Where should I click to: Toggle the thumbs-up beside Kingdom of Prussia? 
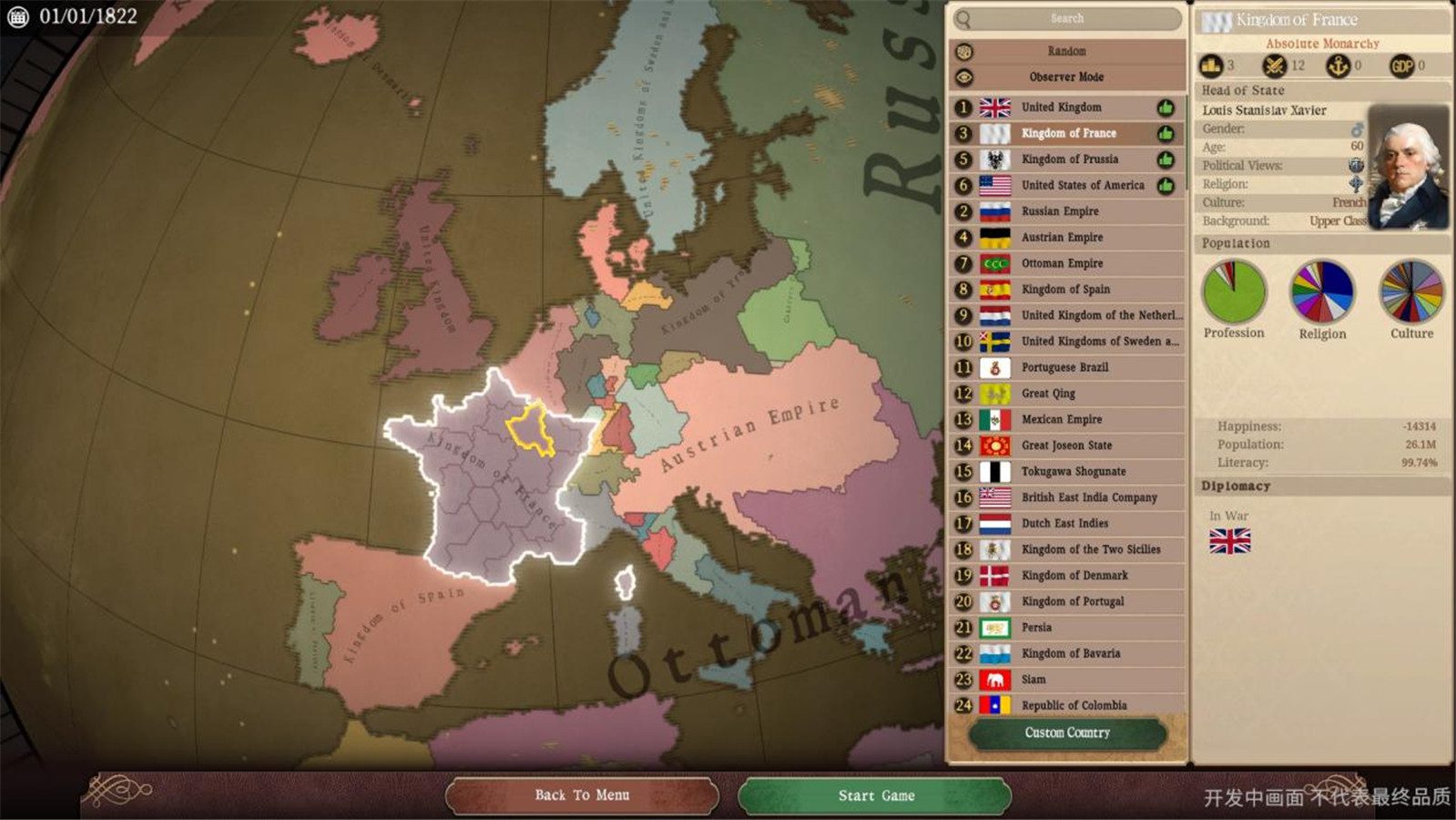click(1165, 159)
